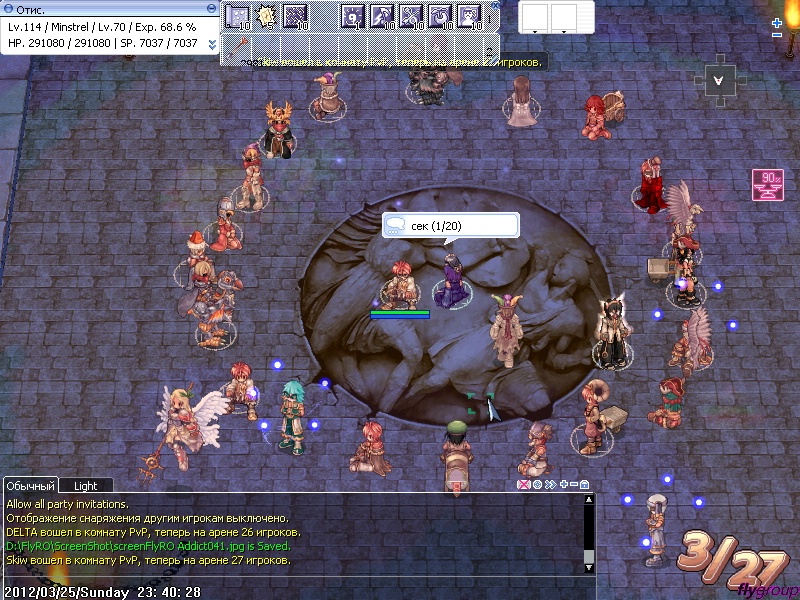Decrease the chat window size with minus
Viewport: 800px width, 600px height.
(x=573, y=485)
